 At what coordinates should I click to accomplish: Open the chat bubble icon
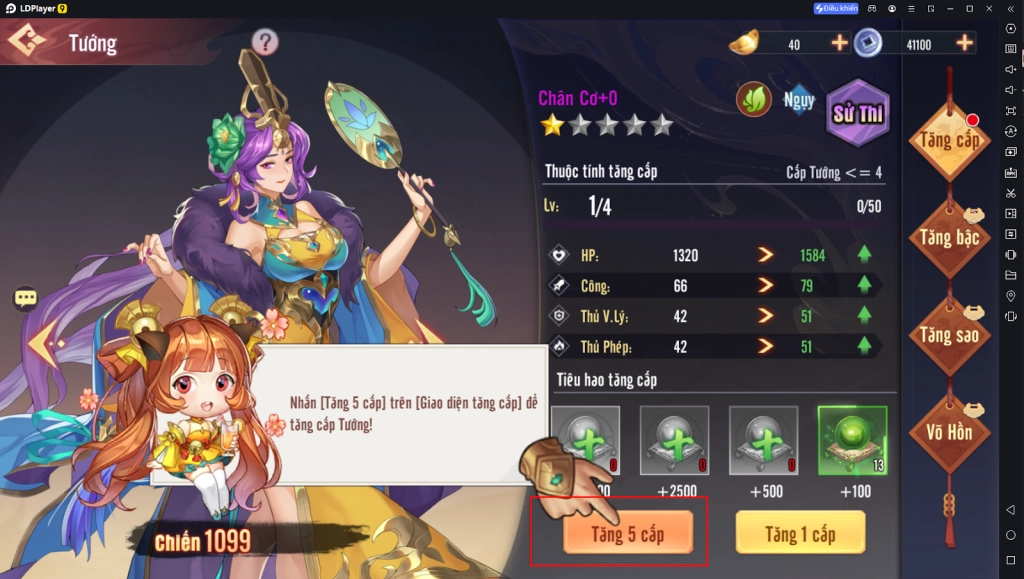[x=26, y=298]
